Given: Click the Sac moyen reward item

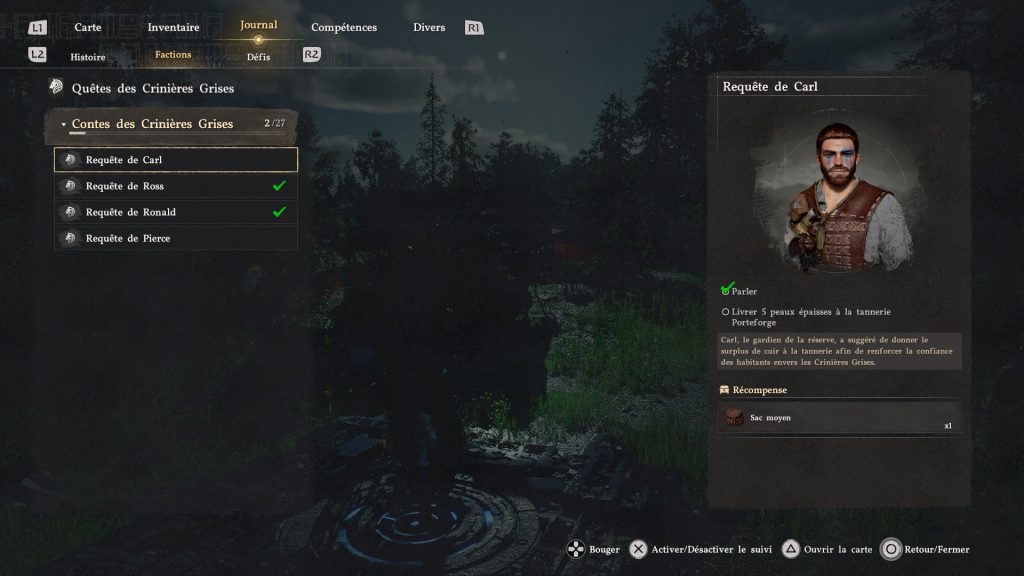Looking at the screenshot, I should [x=838, y=418].
